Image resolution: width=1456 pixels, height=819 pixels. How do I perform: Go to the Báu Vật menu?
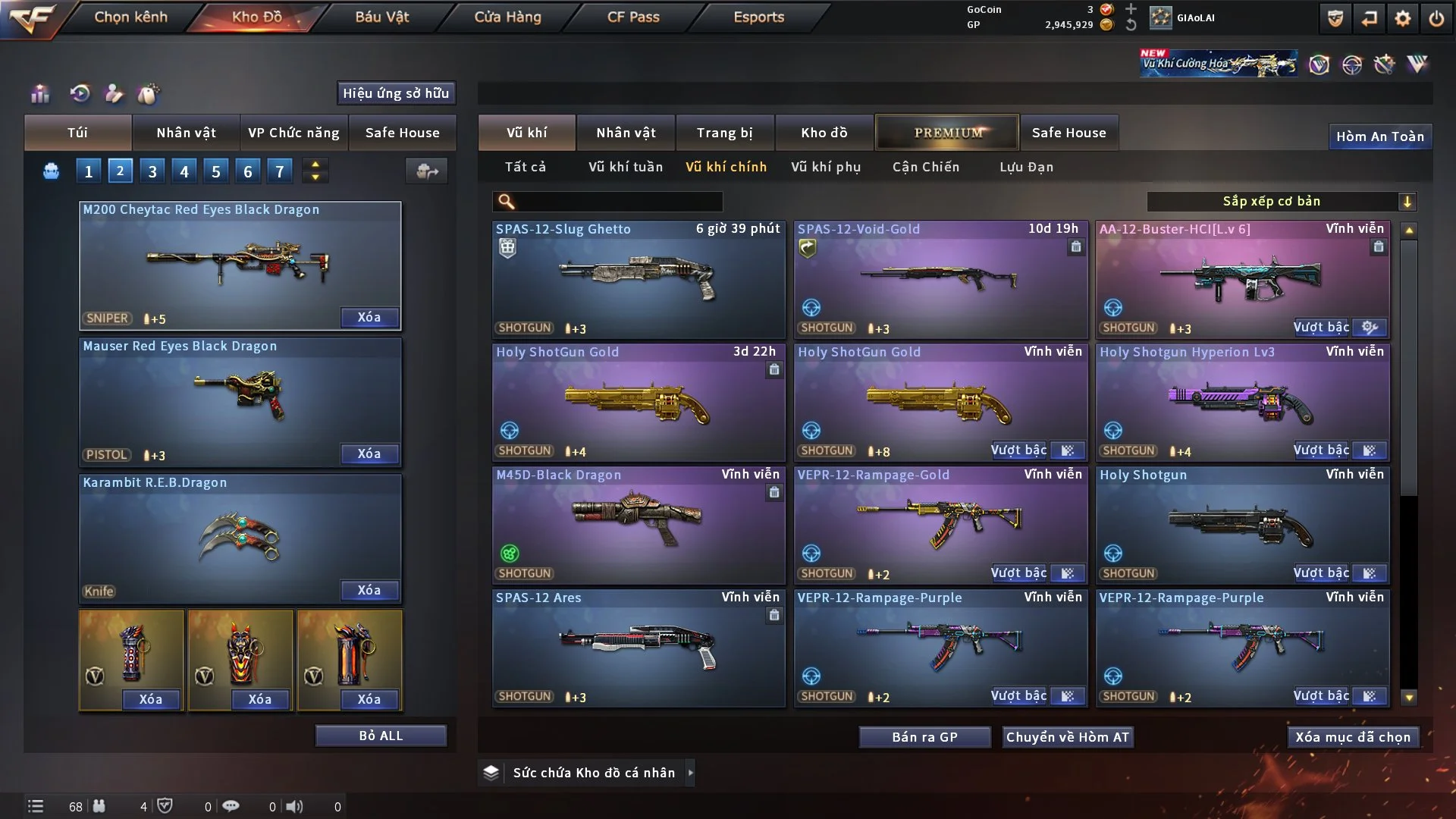(x=381, y=17)
